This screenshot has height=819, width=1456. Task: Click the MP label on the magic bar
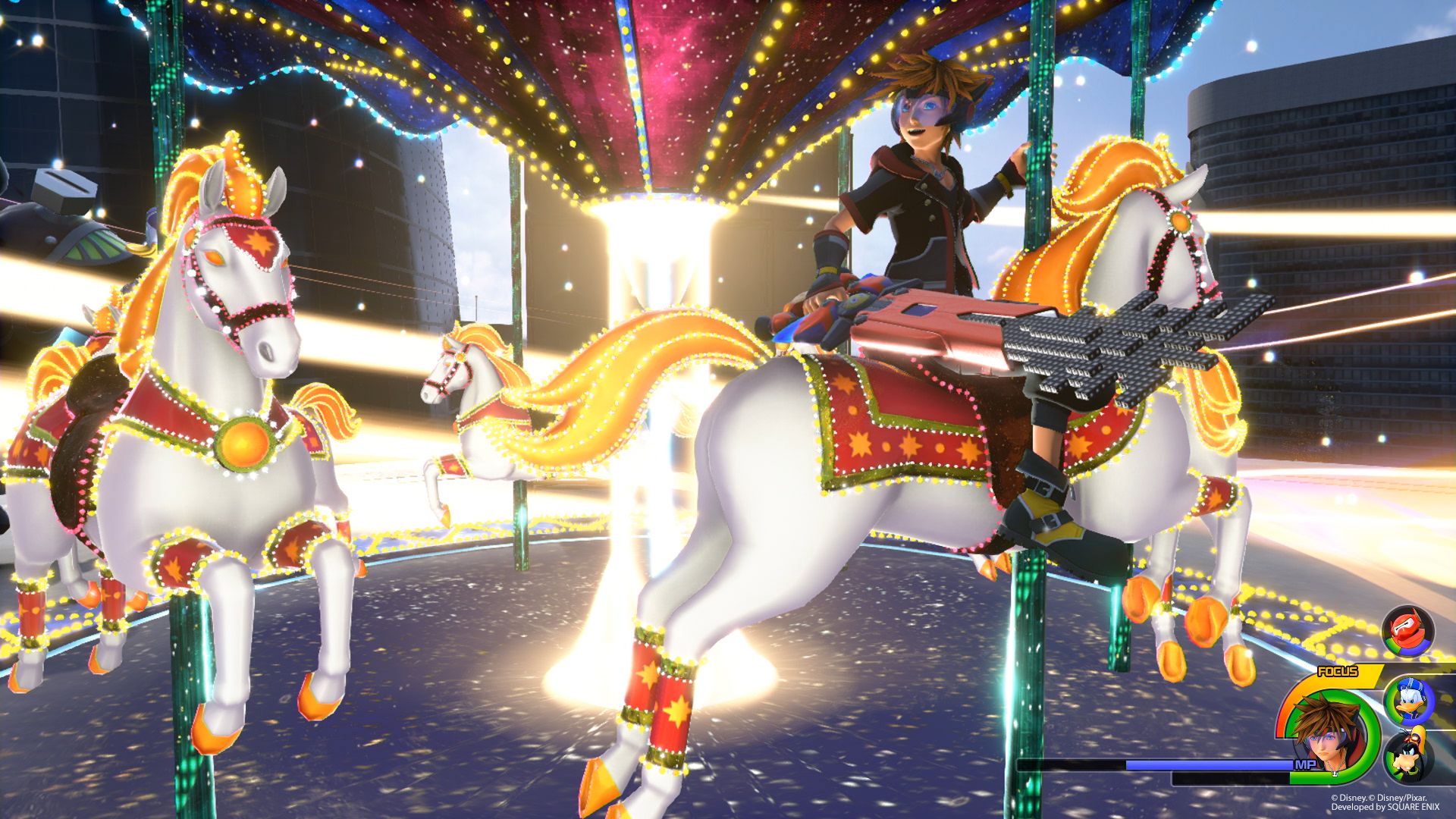tap(1305, 763)
